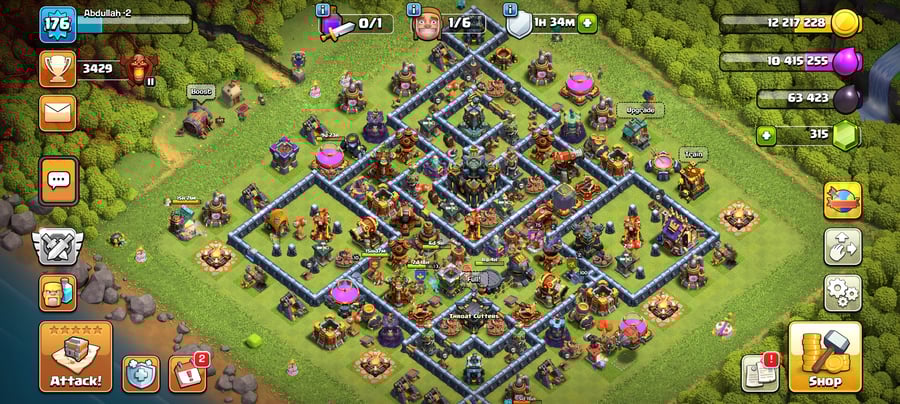Open player profile via level 176 badge
The height and width of the screenshot is (404, 900).
[57, 24]
